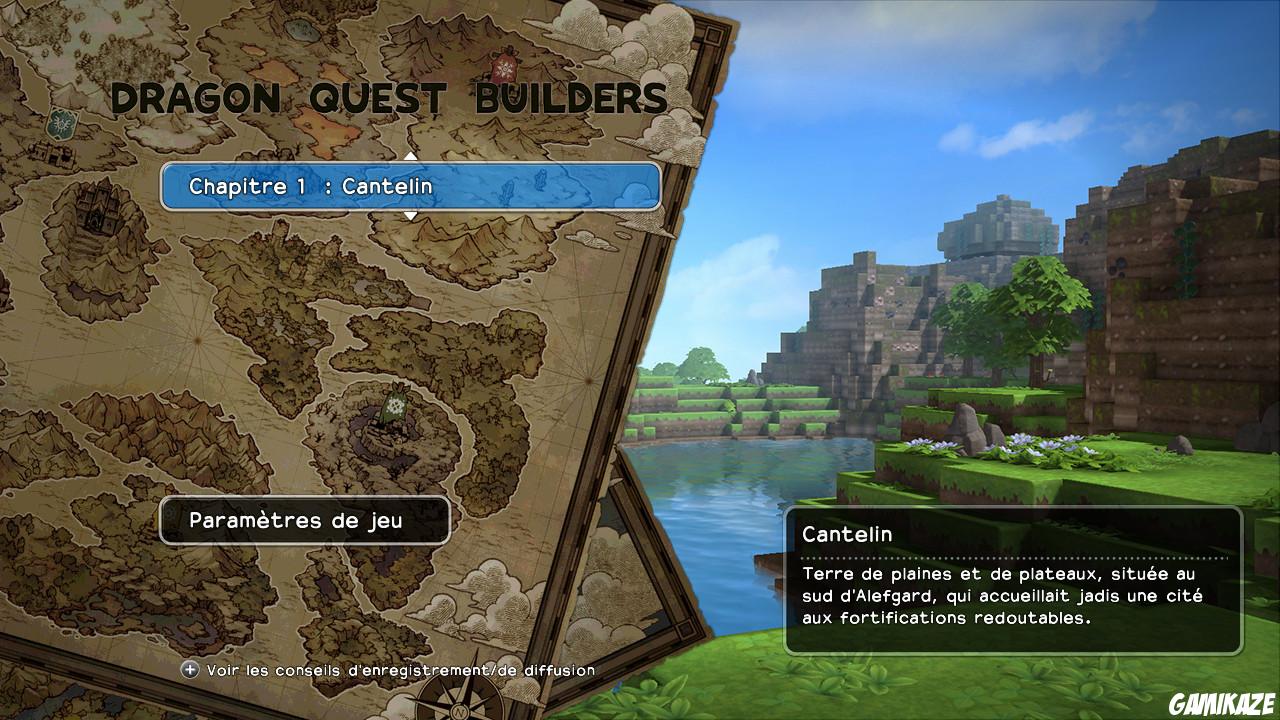
Task: Click the up arrow above the chapter banner
Action: click(x=408, y=157)
